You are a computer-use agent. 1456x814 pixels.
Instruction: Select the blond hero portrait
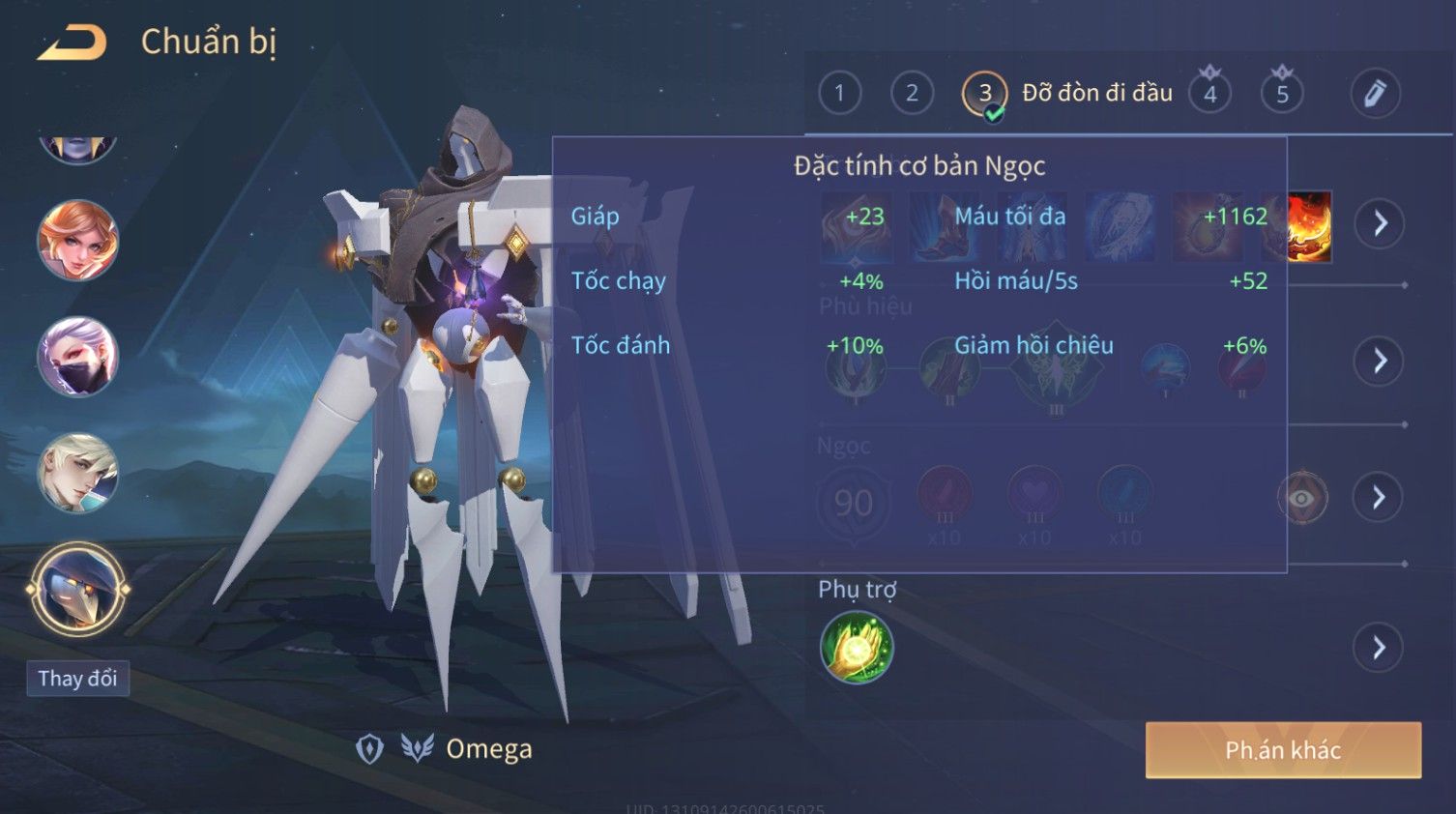77,473
